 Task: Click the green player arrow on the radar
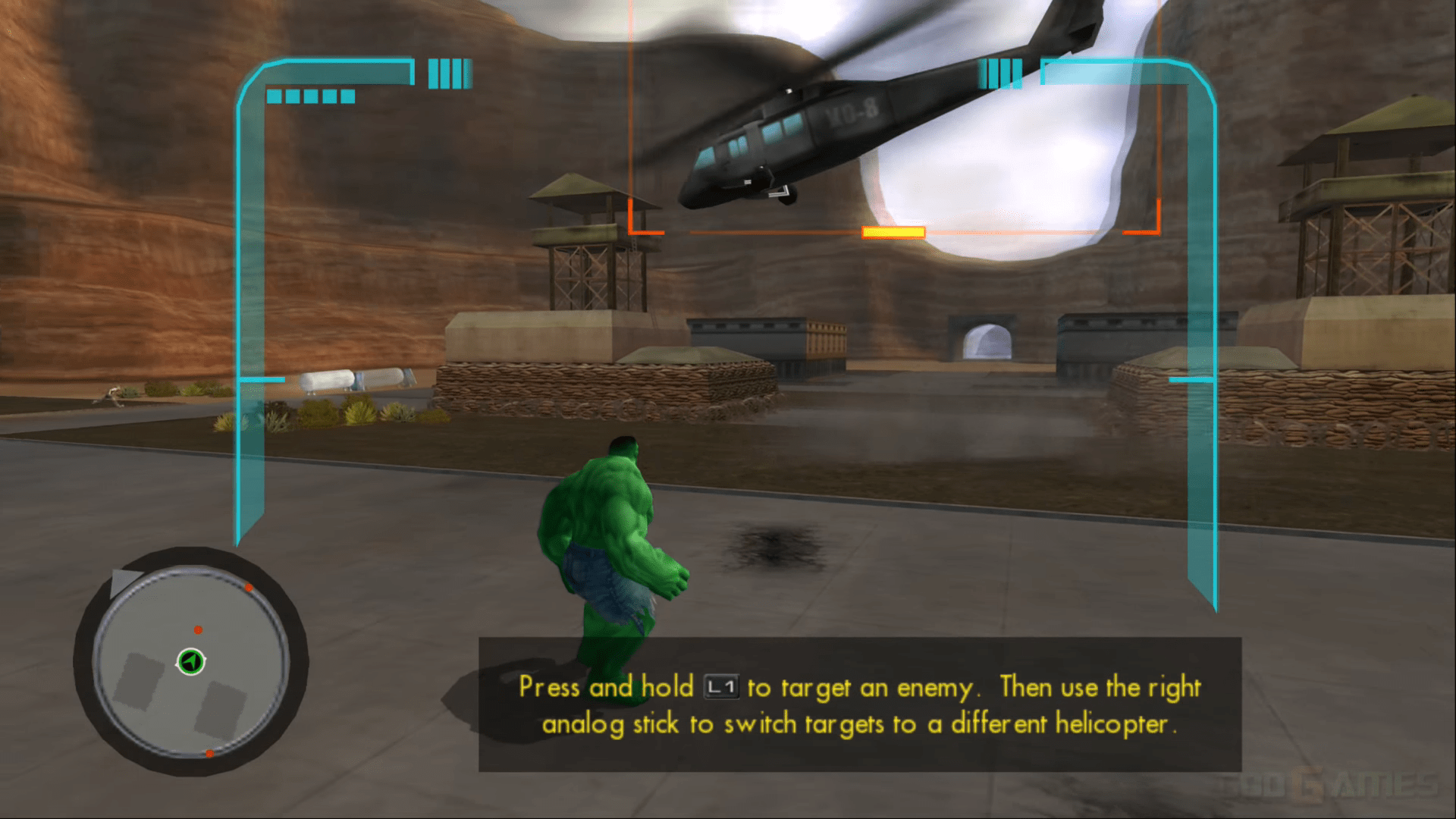(x=190, y=661)
